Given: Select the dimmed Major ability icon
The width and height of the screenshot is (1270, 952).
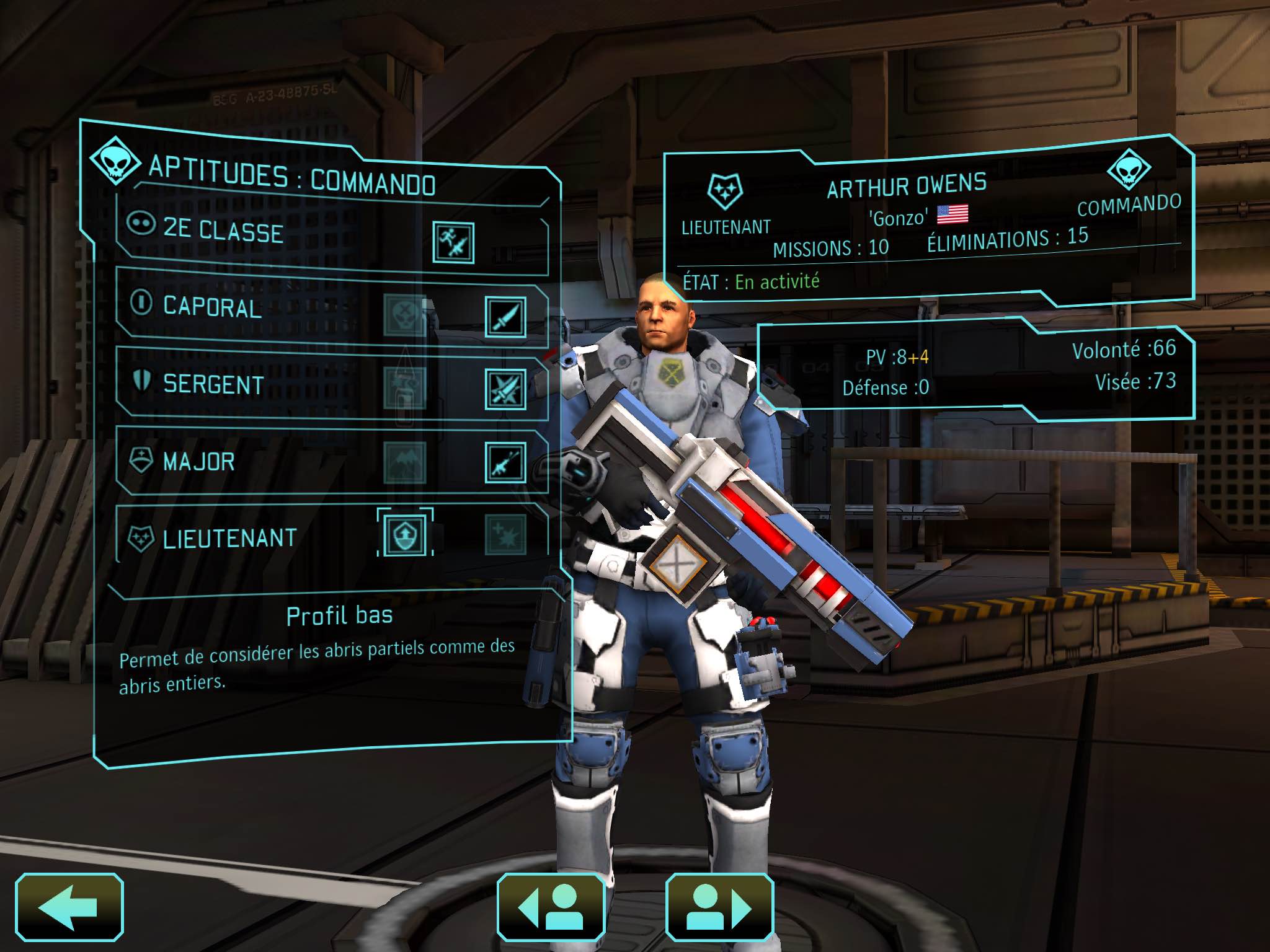Looking at the screenshot, I should tap(404, 462).
